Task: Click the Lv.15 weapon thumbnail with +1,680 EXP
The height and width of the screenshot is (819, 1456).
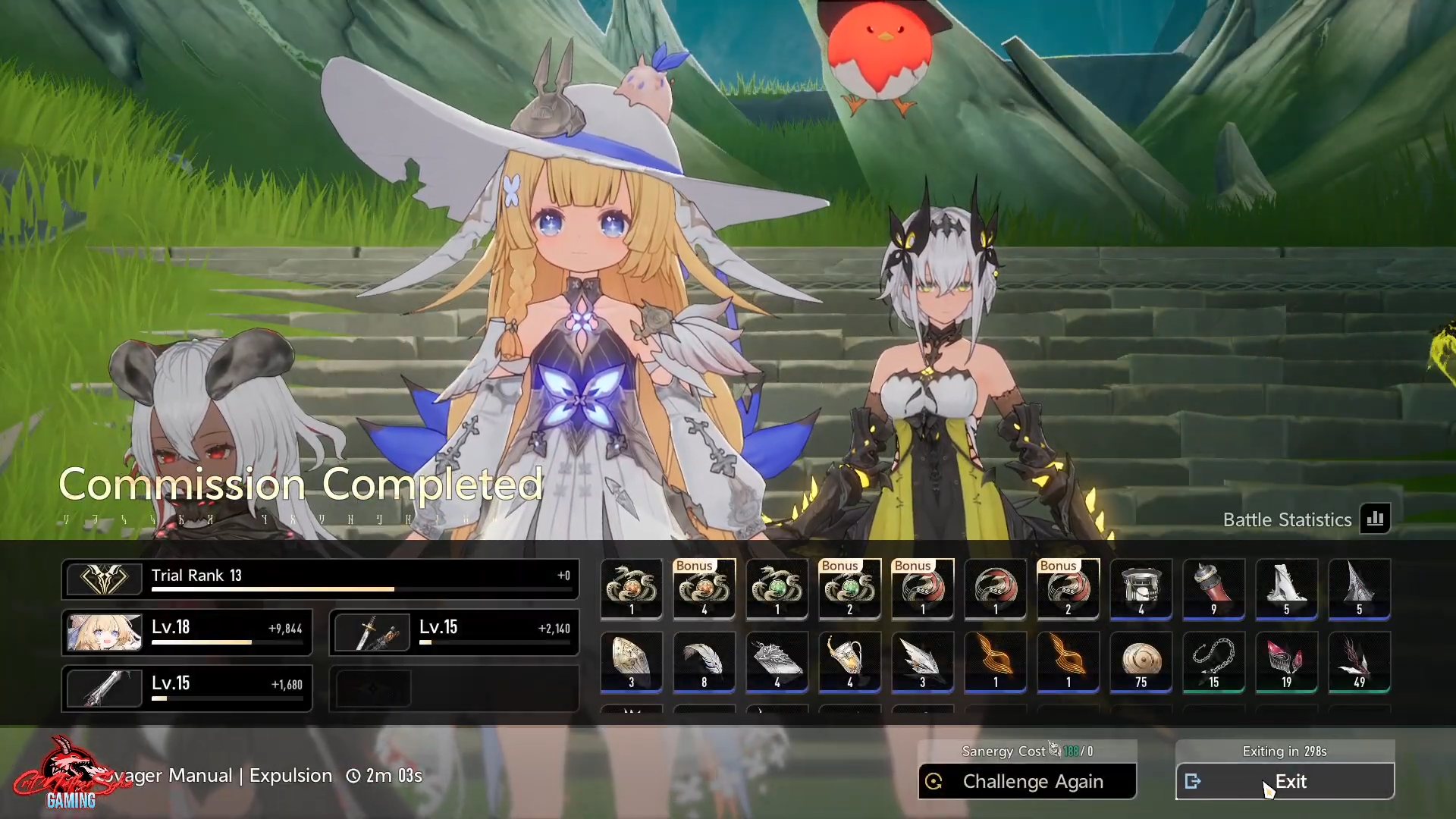Action: point(104,688)
